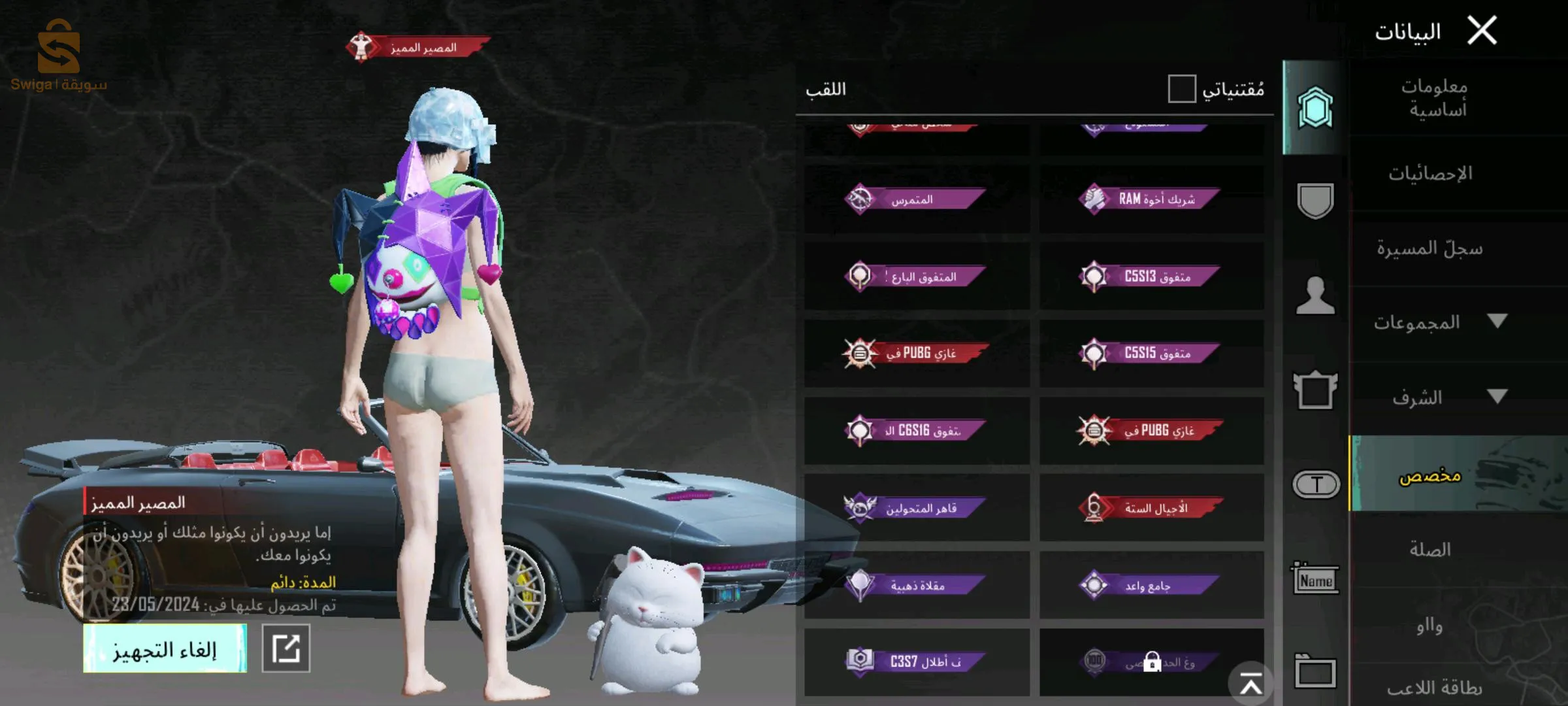Share the title using the export arrow button
This screenshot has height=706, width=1568.
click(x=286, y=648)
